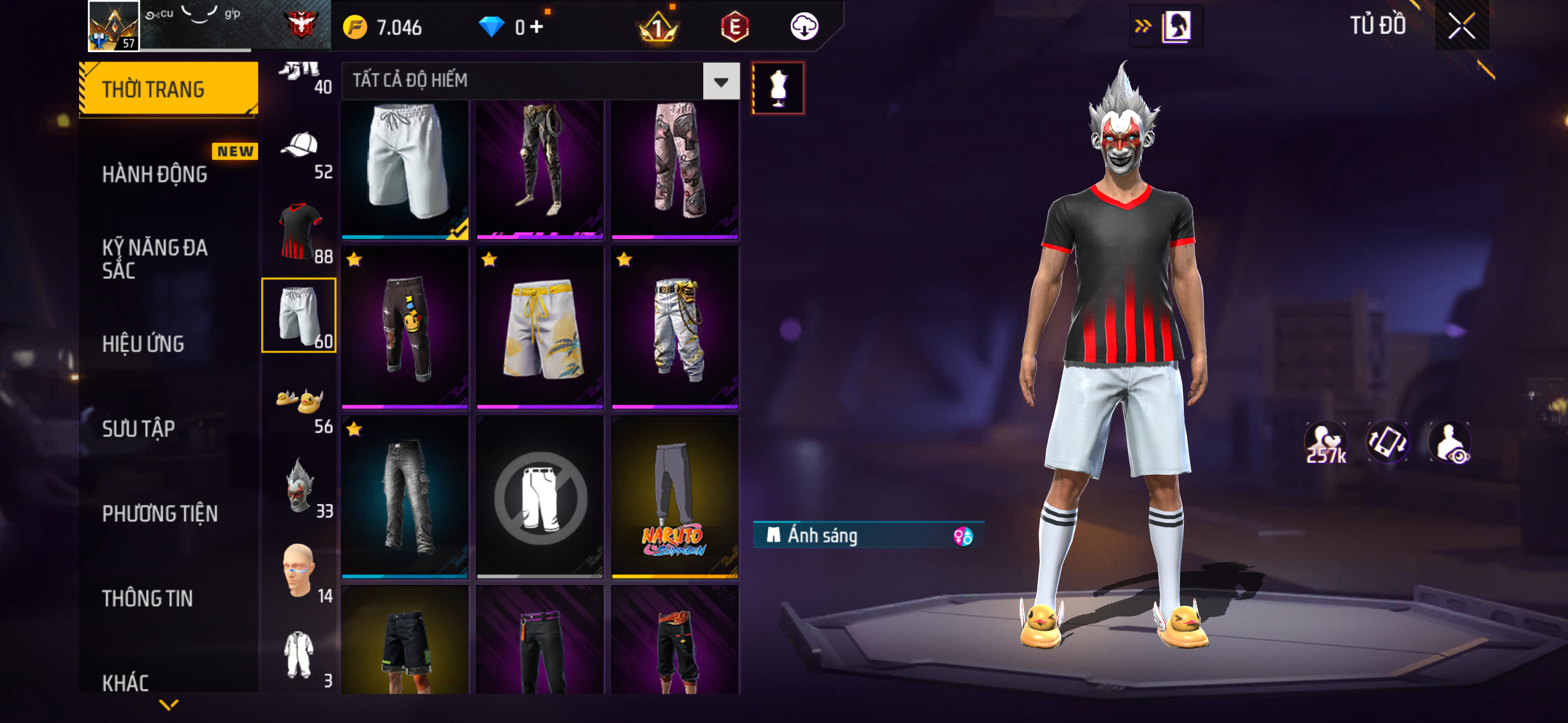The height and width of the screenshot is (723, 1568).
Task: Open the Hiệu Ứng section
Action: [x=143, y=344]
